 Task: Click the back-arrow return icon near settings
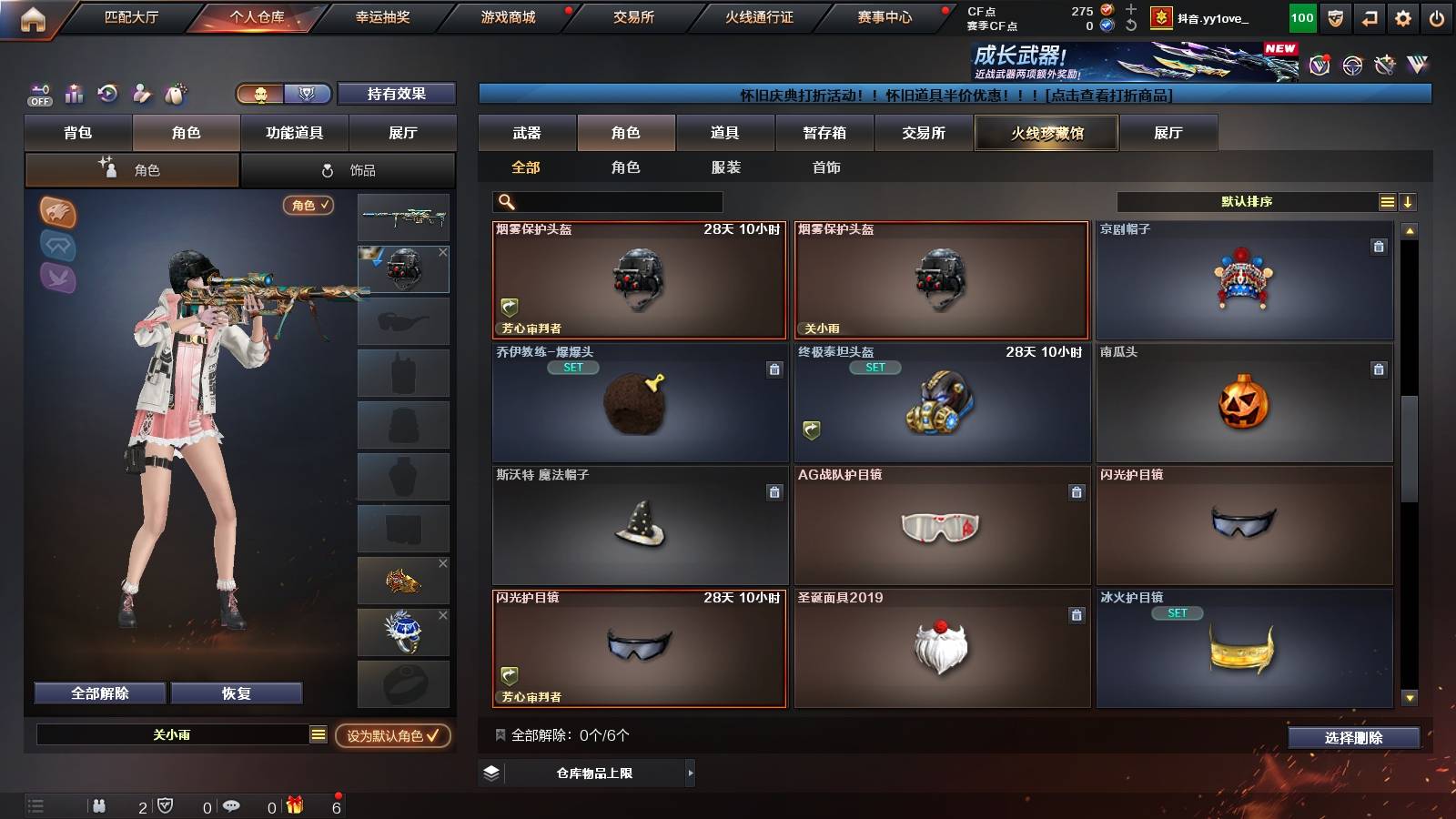click(x=1368, y=16)
